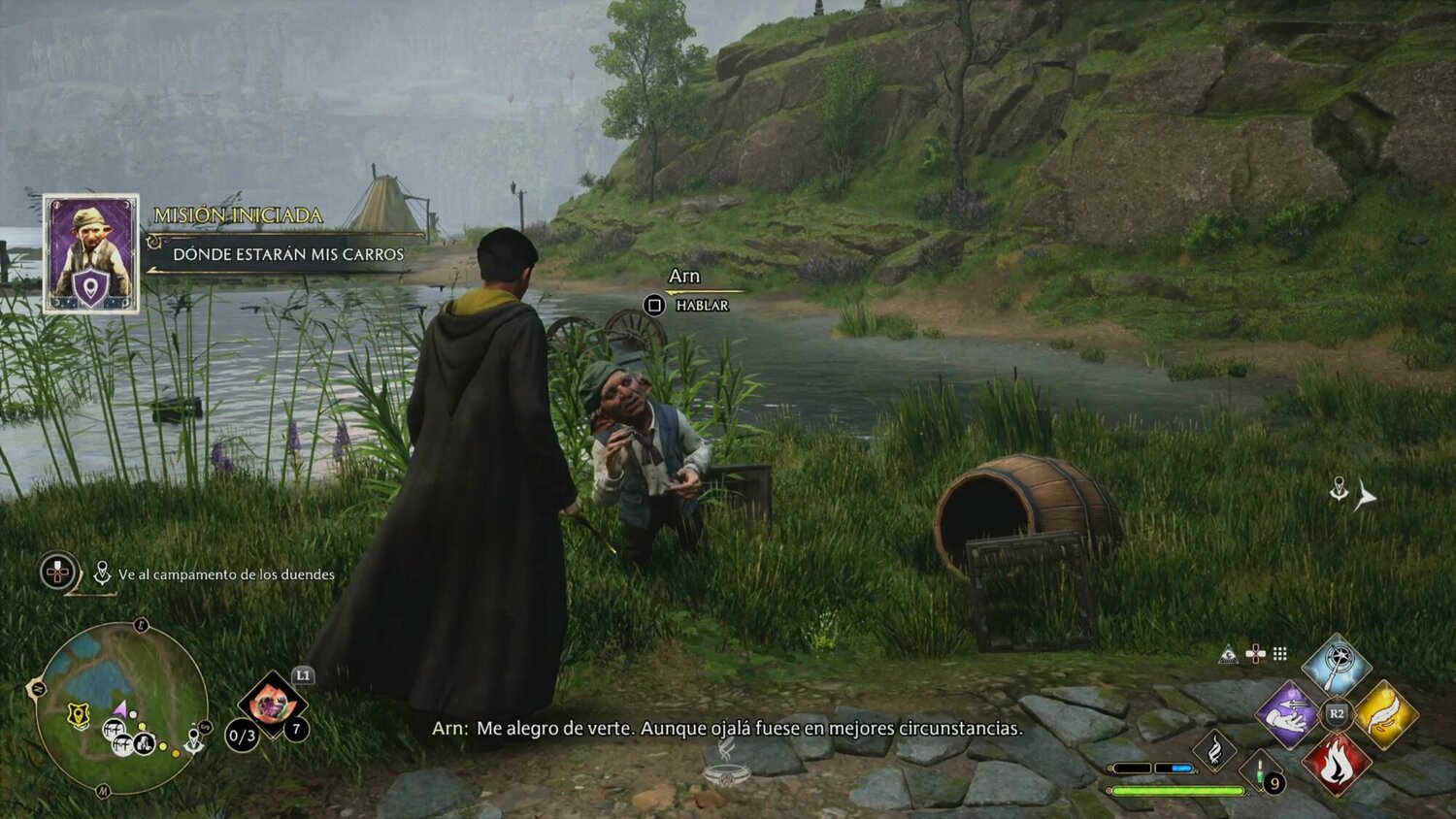The image size is (1456, 819).
Task: Toggle the objective marker beside campamento text
Action: click(x=103, y=573)
